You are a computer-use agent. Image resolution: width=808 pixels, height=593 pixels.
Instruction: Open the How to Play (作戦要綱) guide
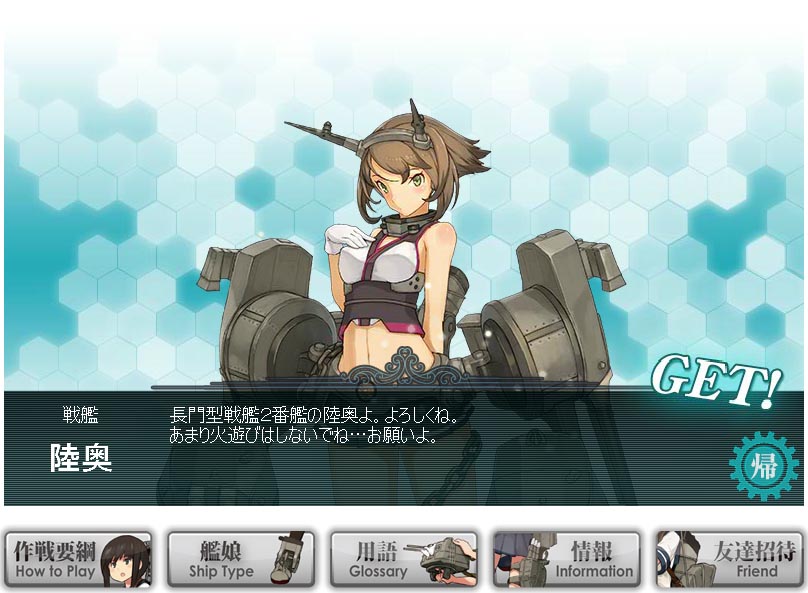pos(79,560)
